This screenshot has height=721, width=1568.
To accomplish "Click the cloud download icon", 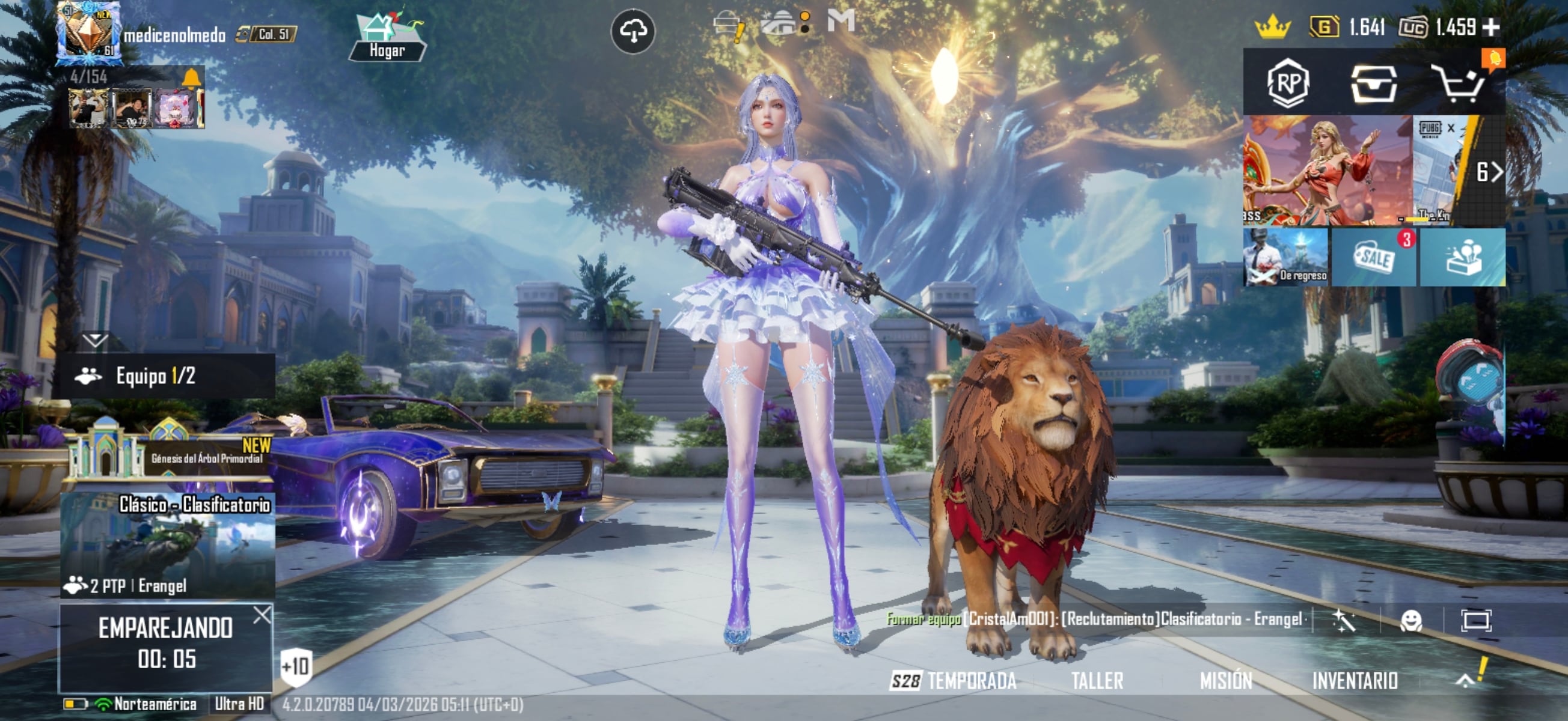I will (633, 31).
